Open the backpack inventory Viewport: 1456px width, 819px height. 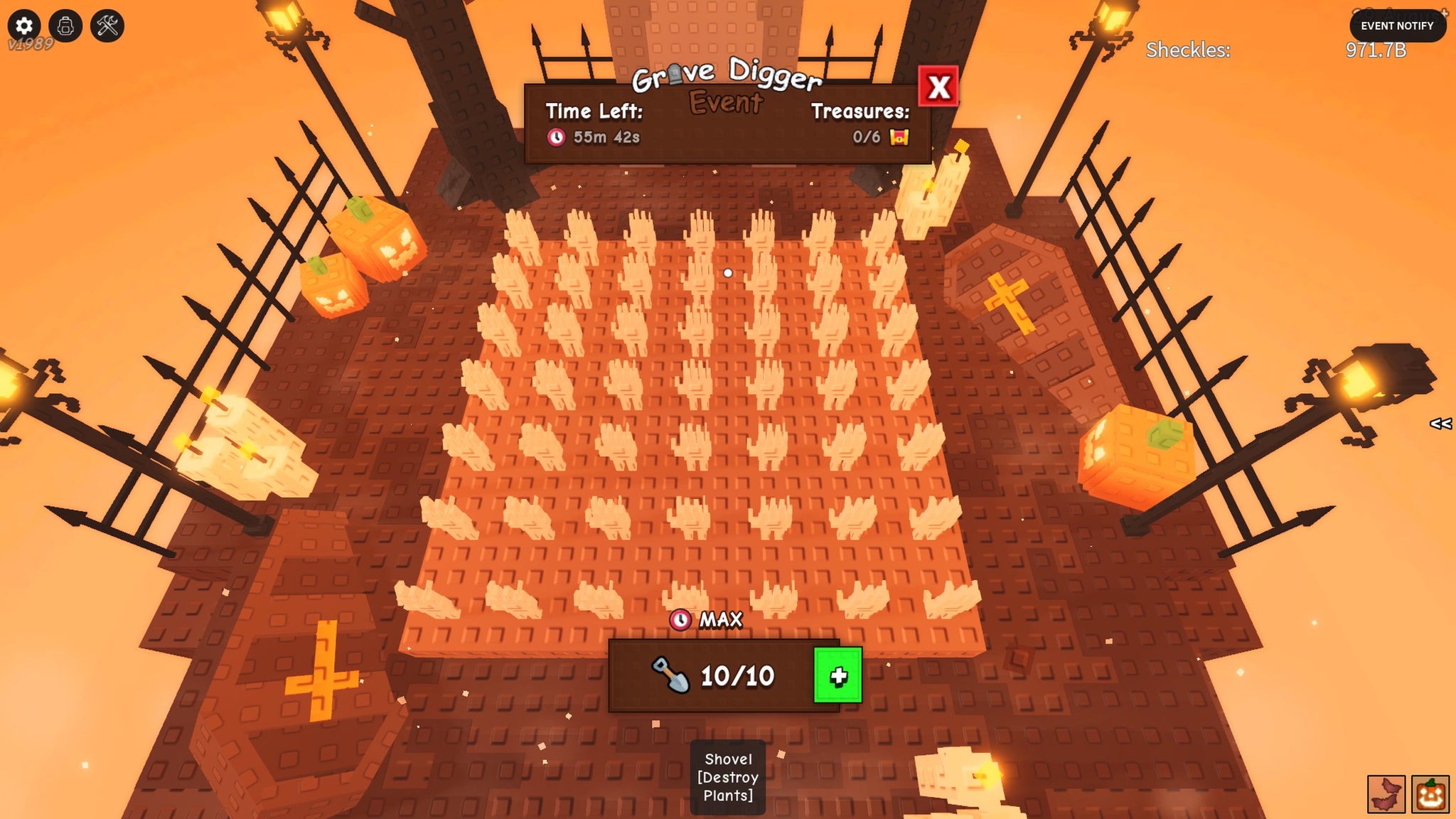(65, 26)
